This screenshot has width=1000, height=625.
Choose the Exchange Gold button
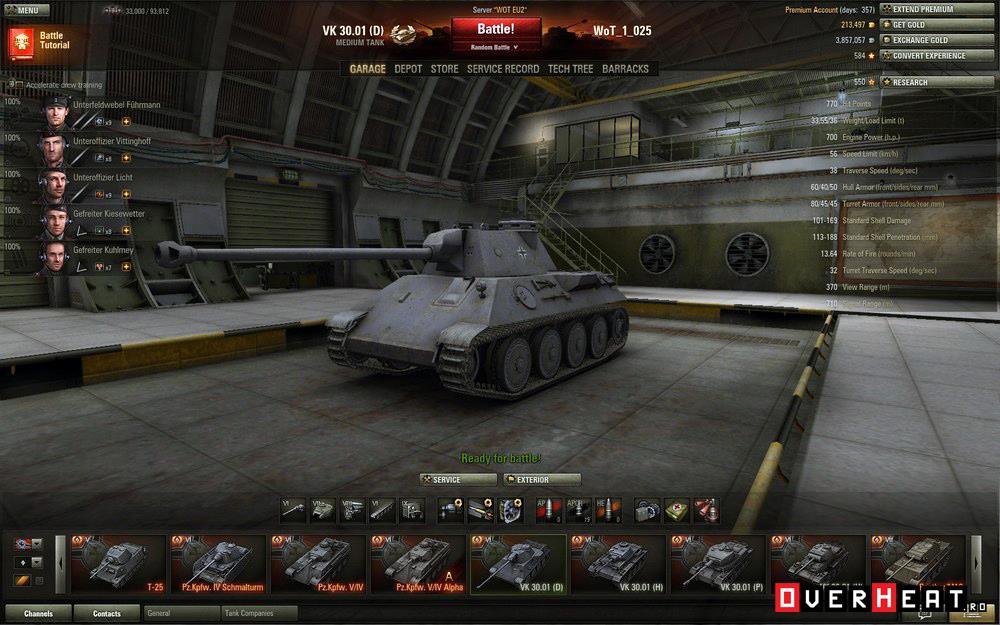point(923,40)
